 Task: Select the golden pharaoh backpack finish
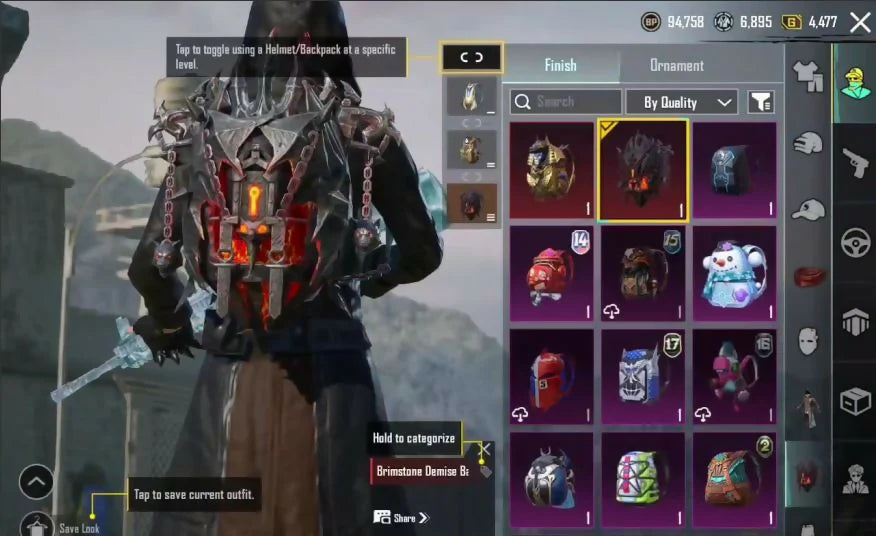pos(551,170)
